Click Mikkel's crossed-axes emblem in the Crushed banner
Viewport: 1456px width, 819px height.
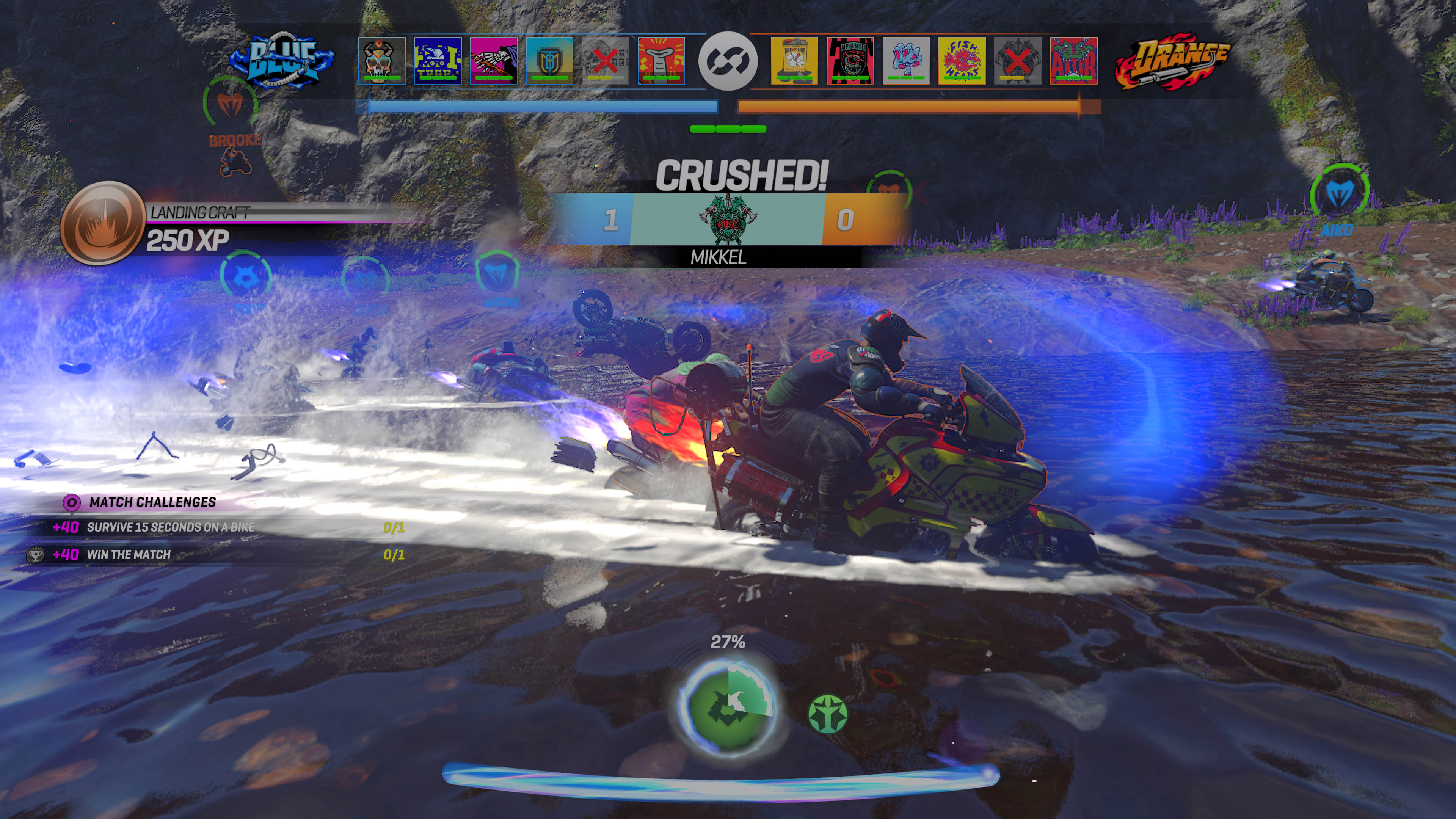pos(727,219)
